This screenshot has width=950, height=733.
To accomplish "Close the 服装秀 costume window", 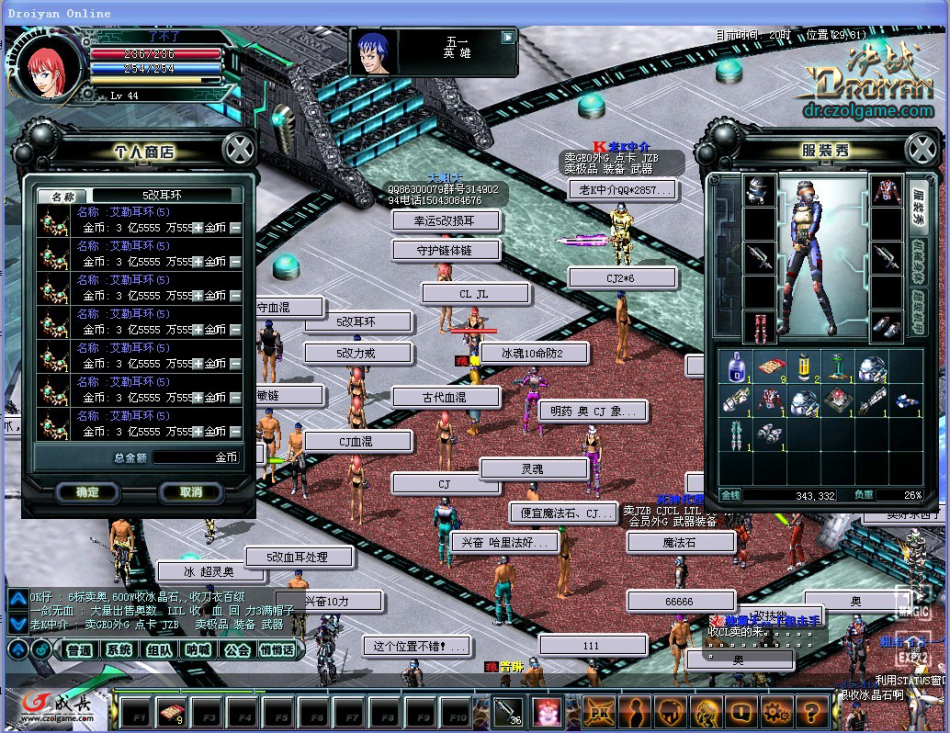I will point(921,150).
